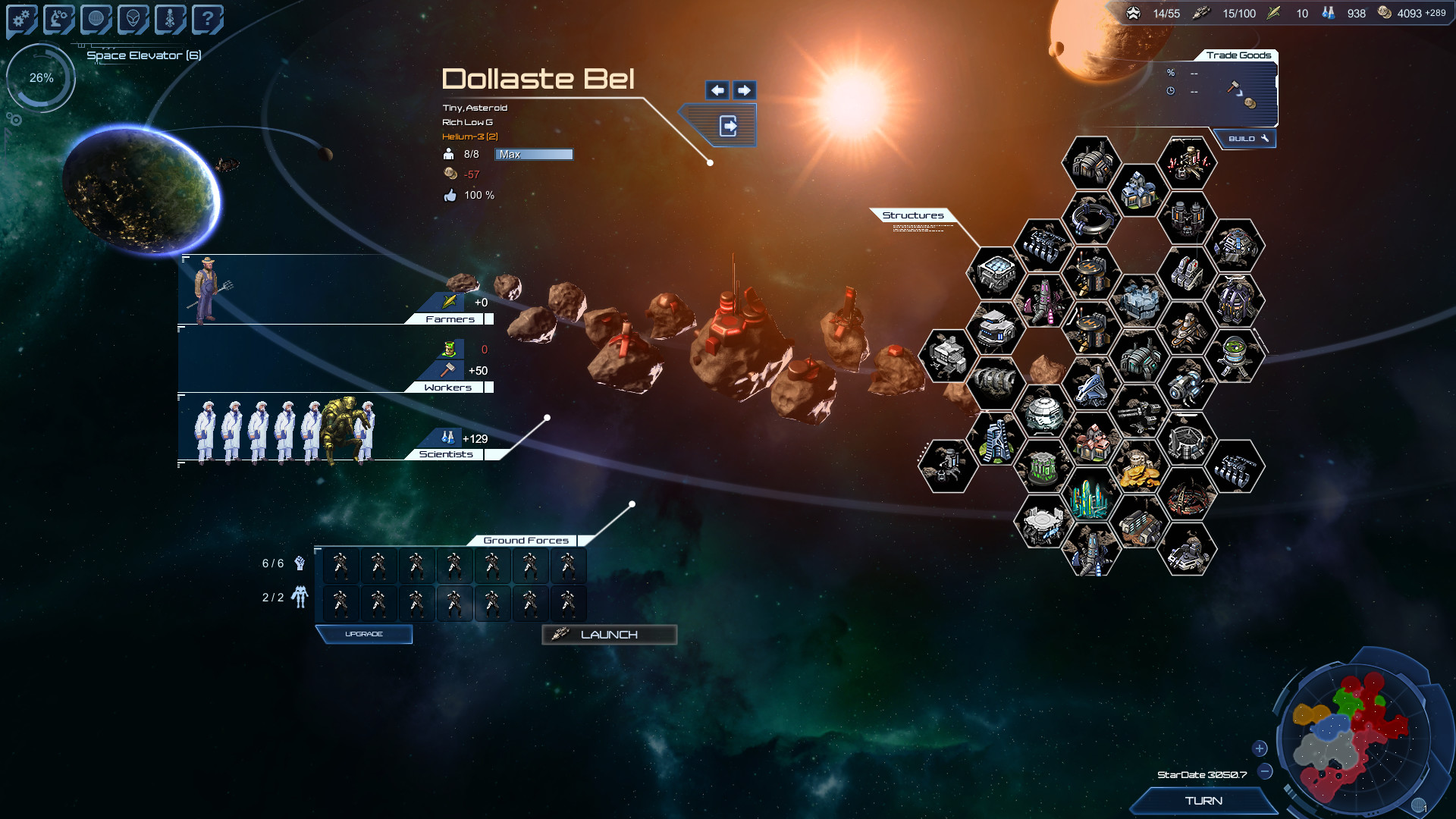This screenshot has height=819, width=1456.
Task: Click the export arrow icon near Dollaste Bel
Action: (x=729, y=126)
